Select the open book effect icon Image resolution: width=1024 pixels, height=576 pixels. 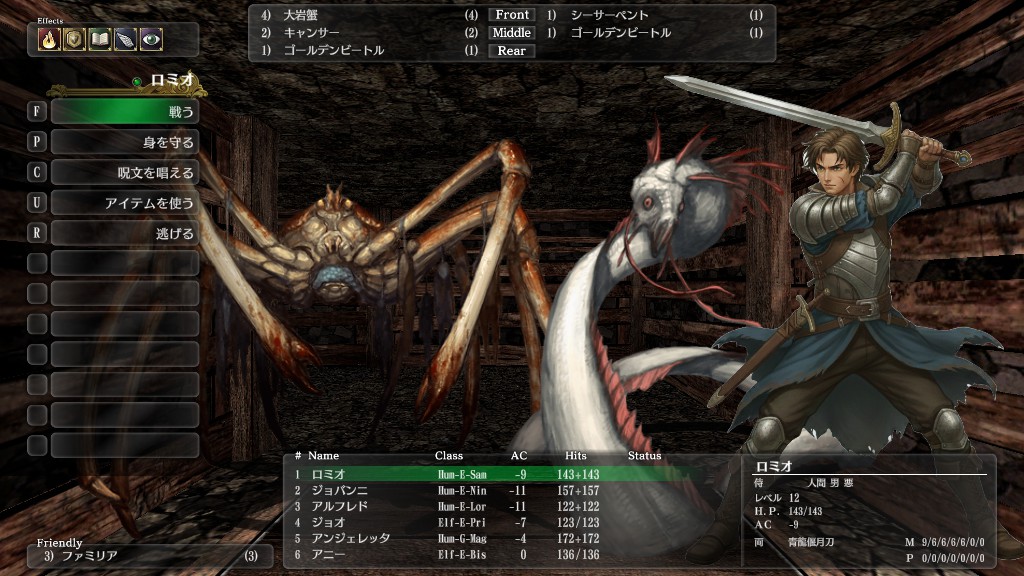coord(100,39)
